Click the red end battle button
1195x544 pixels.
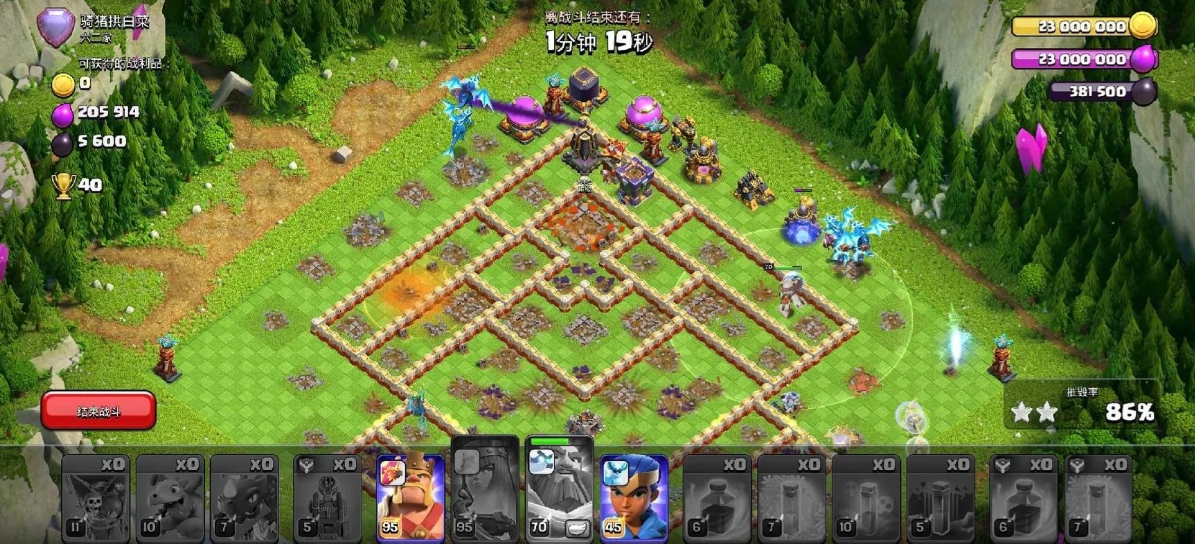click(x=98, y=411)
